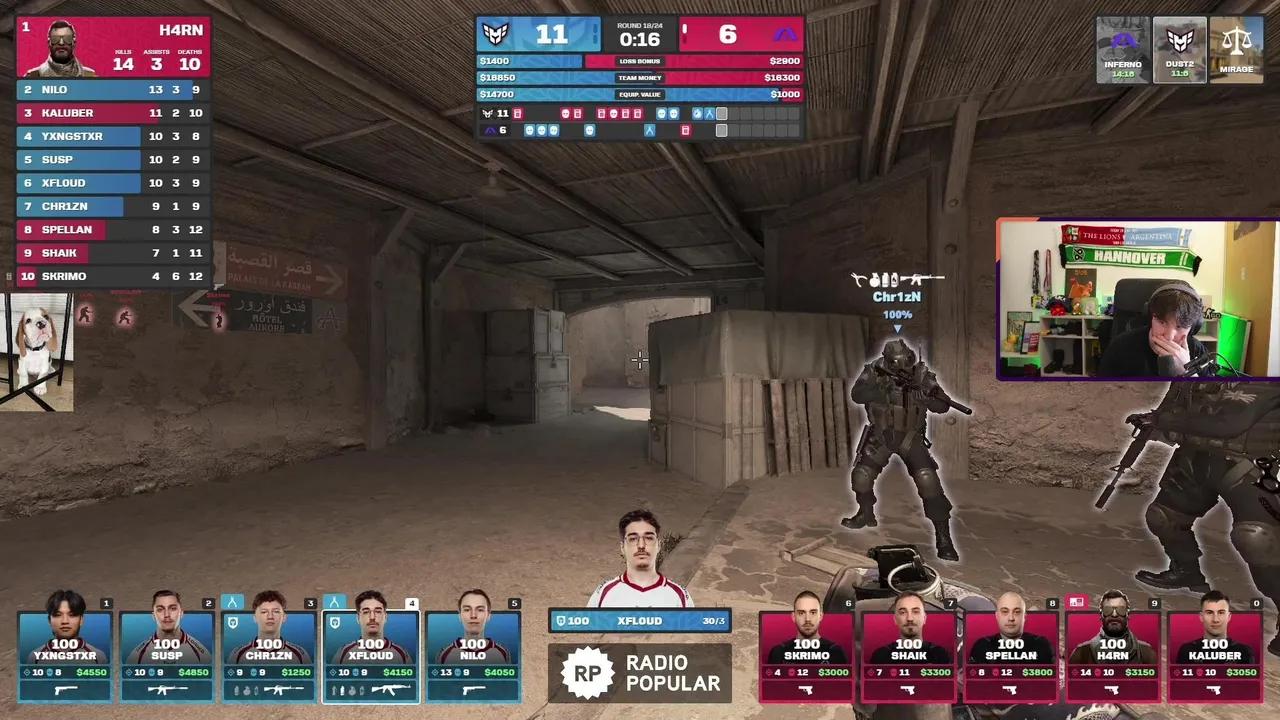Select SKRIMO's red team player card
Viewport: 1280px width, 720px height.
coord(807,650)
